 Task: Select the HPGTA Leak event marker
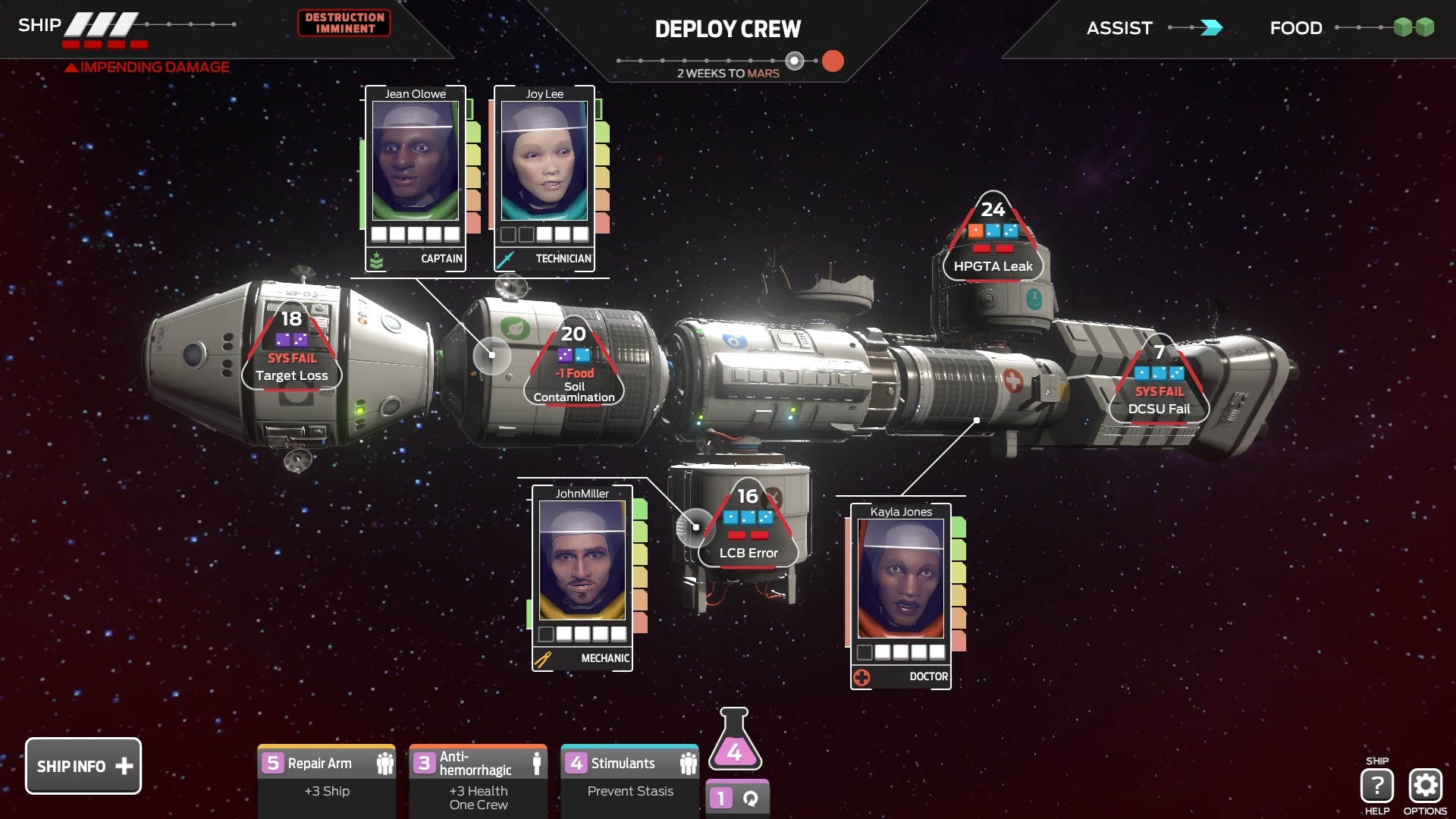tap(993, 240)
